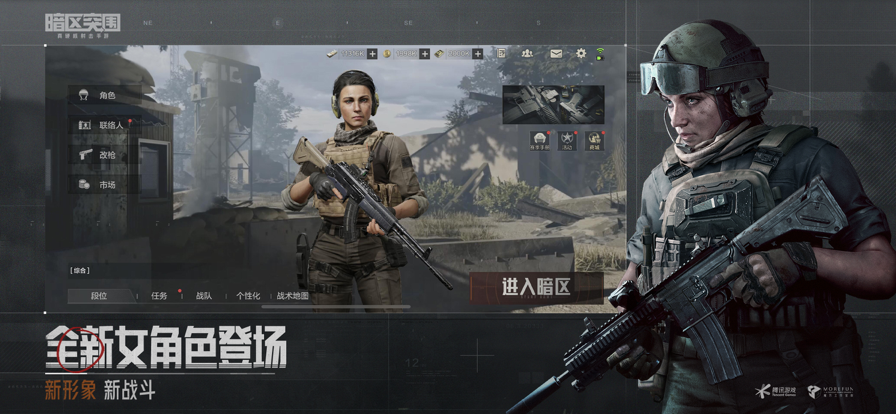The image size is (896, 414).
Task: Open the 联络人 (Contacts) menu
Action: (105, 126)
